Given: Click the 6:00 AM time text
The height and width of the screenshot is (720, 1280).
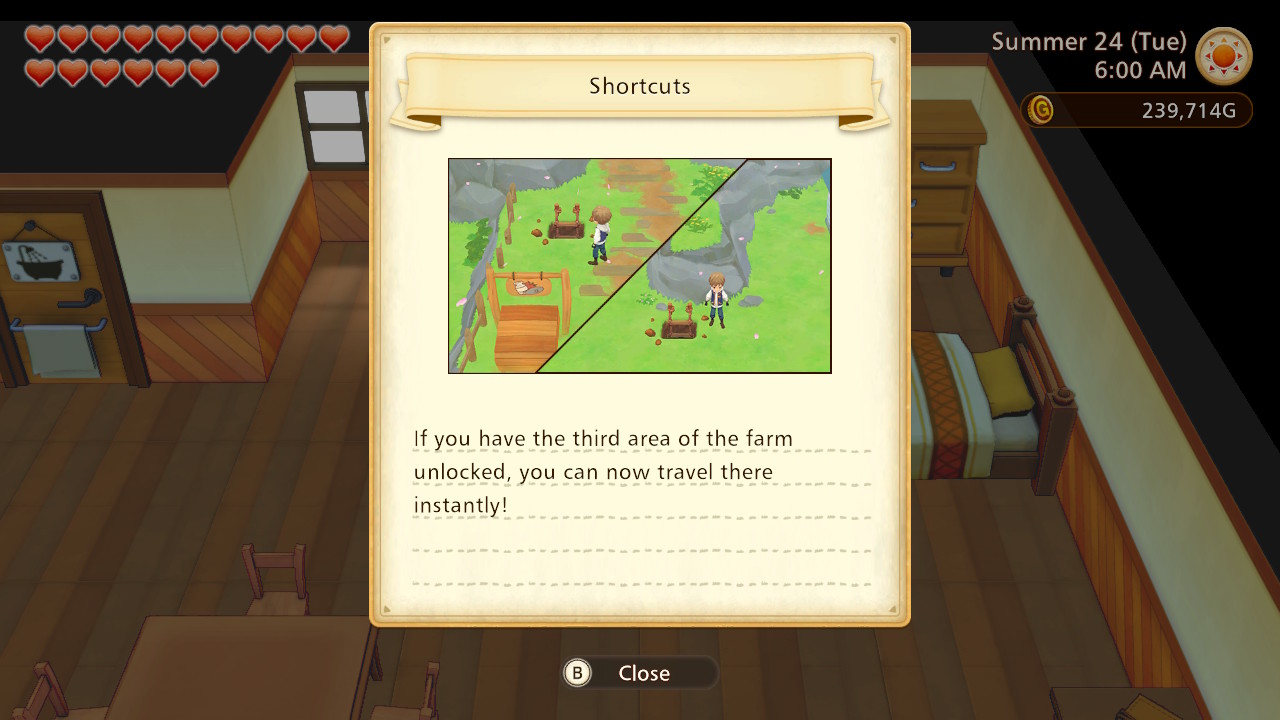Looking at the screenshot, I should [x=1140, y=71].
